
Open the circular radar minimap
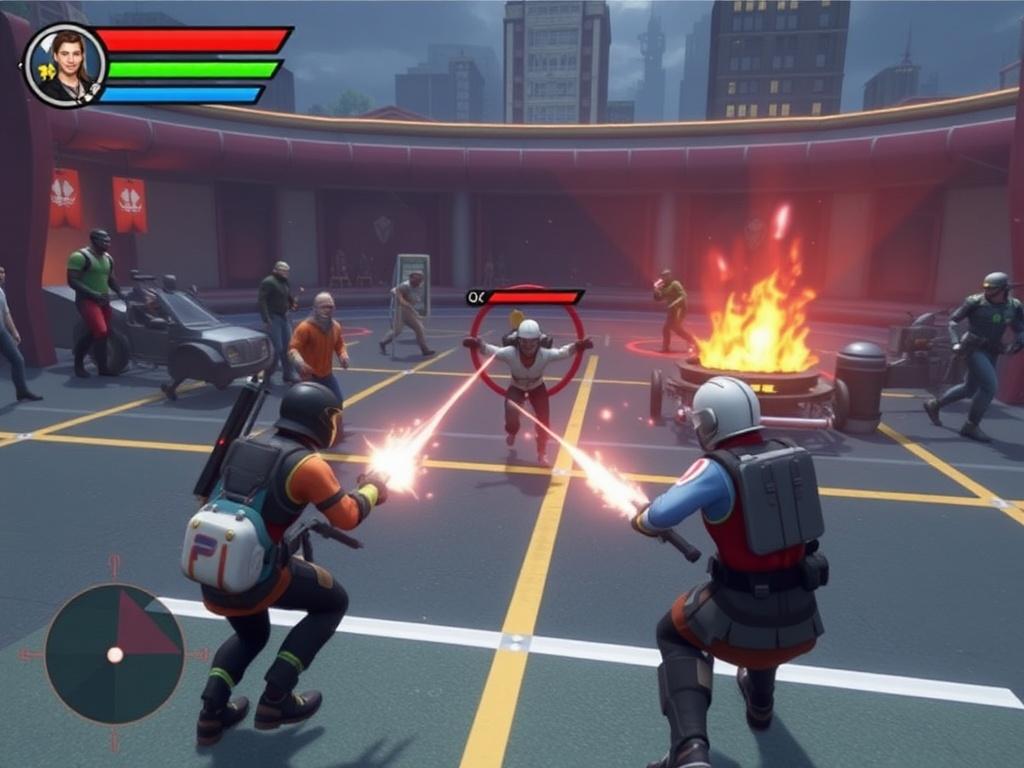tap(115, 654)
